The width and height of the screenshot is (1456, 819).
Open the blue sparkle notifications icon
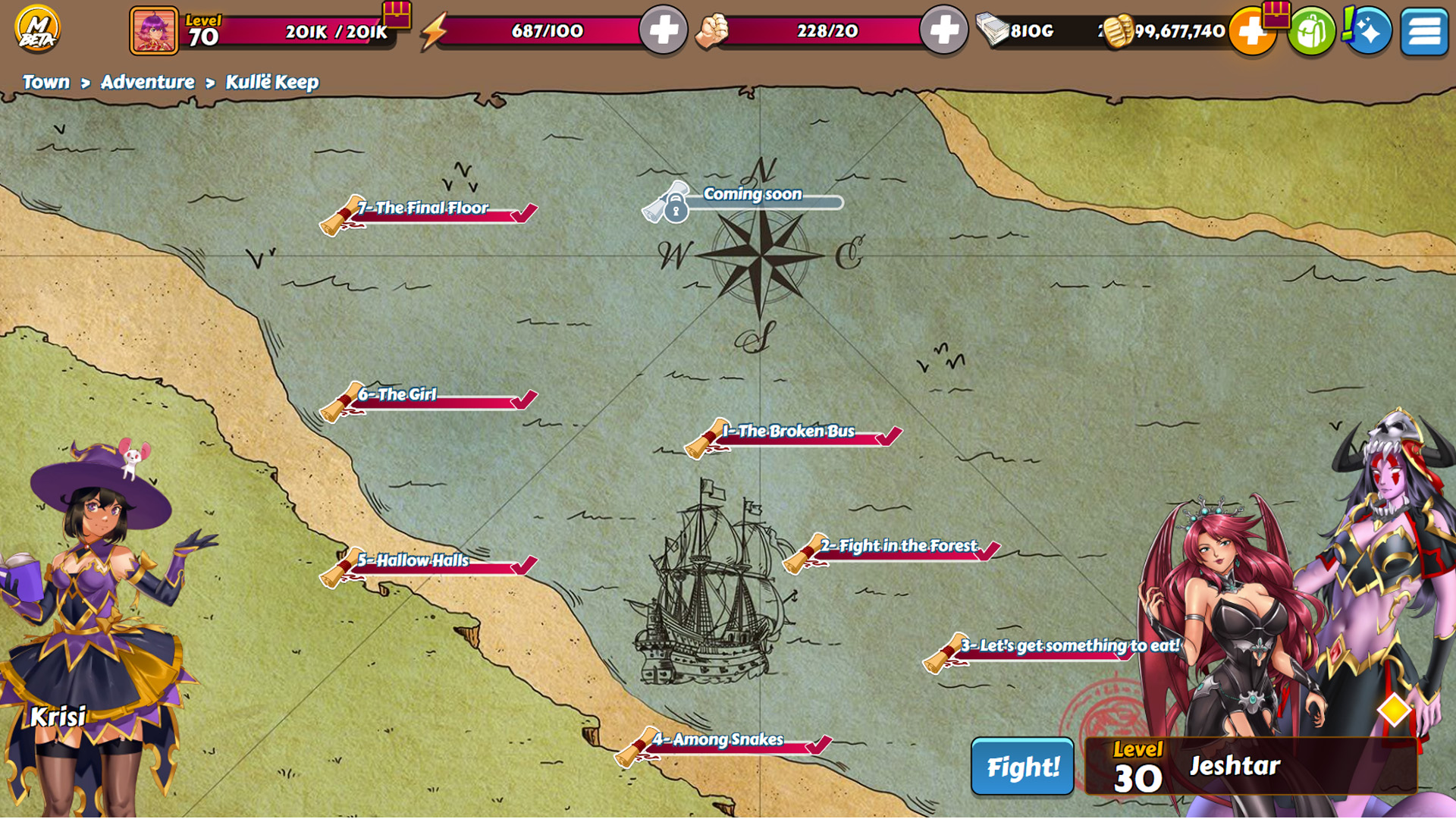[1367, 32]
